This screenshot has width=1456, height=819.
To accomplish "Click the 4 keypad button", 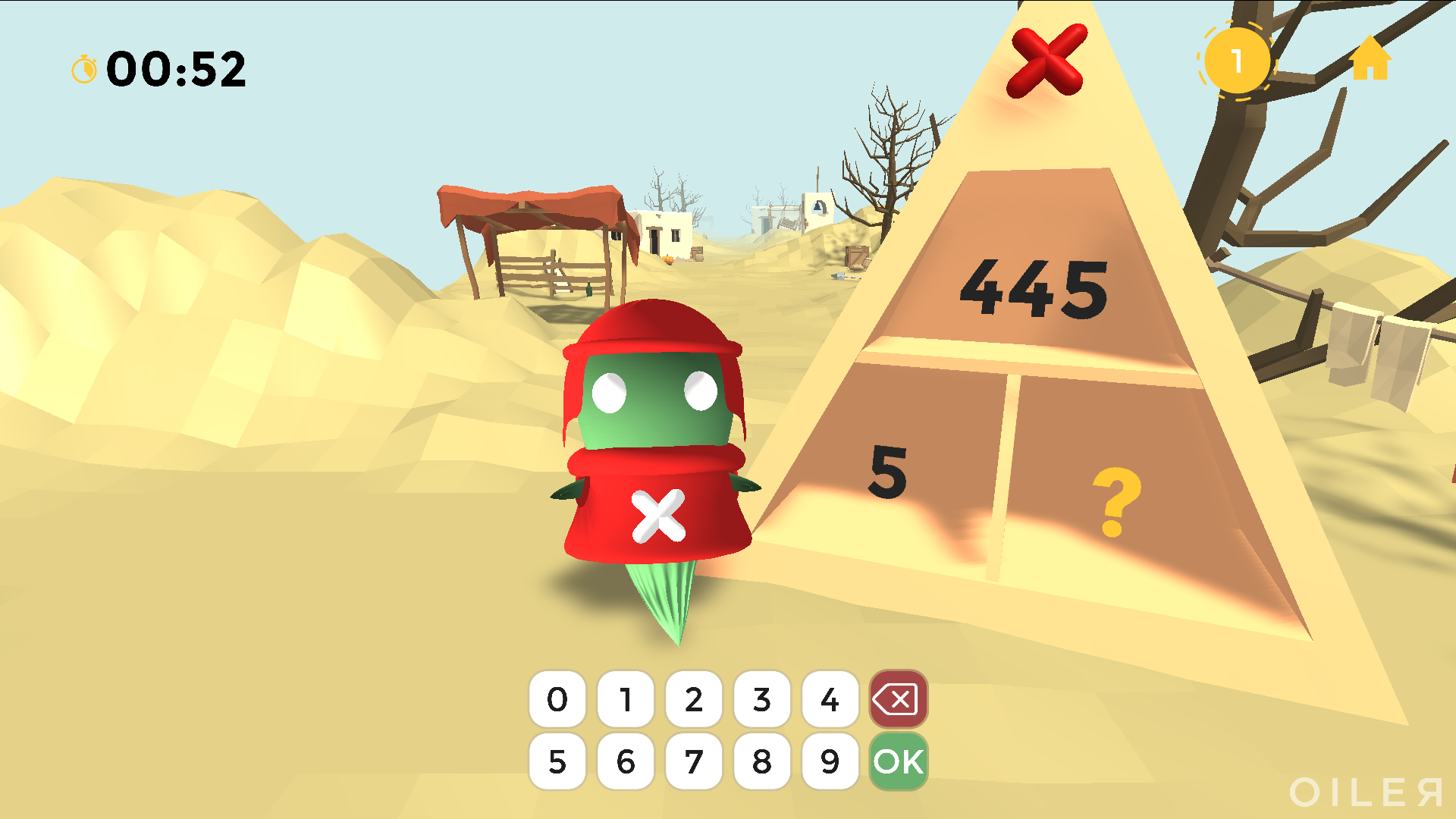I will click(x=830, y=699).
